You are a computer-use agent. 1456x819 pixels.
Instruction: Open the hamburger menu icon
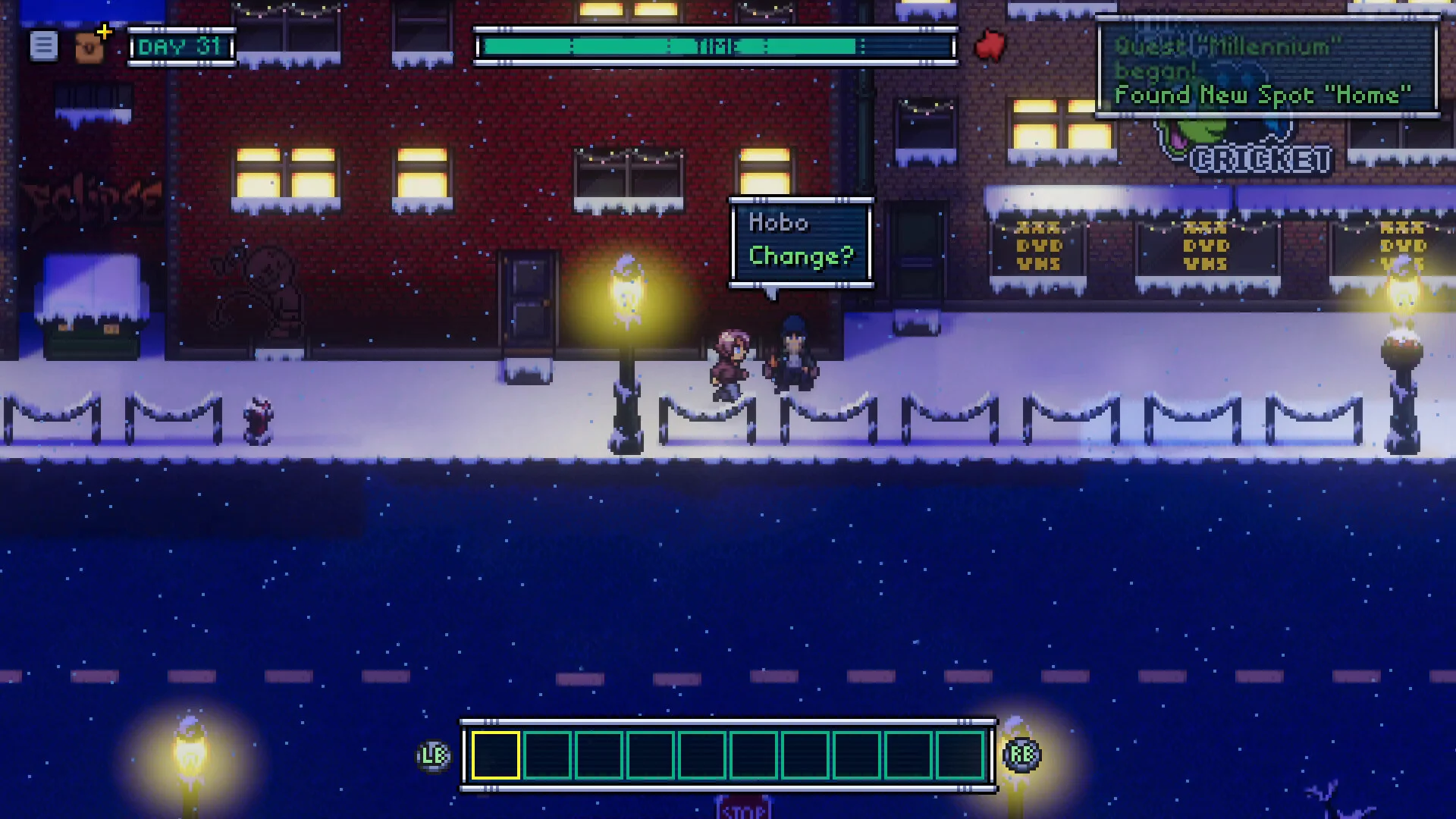tap(43, 46)
